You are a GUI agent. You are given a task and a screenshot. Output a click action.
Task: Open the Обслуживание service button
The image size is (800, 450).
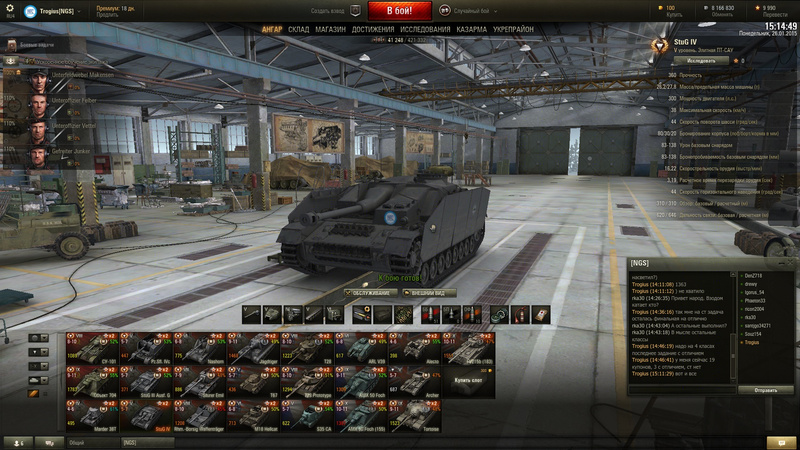pos(368,293)
